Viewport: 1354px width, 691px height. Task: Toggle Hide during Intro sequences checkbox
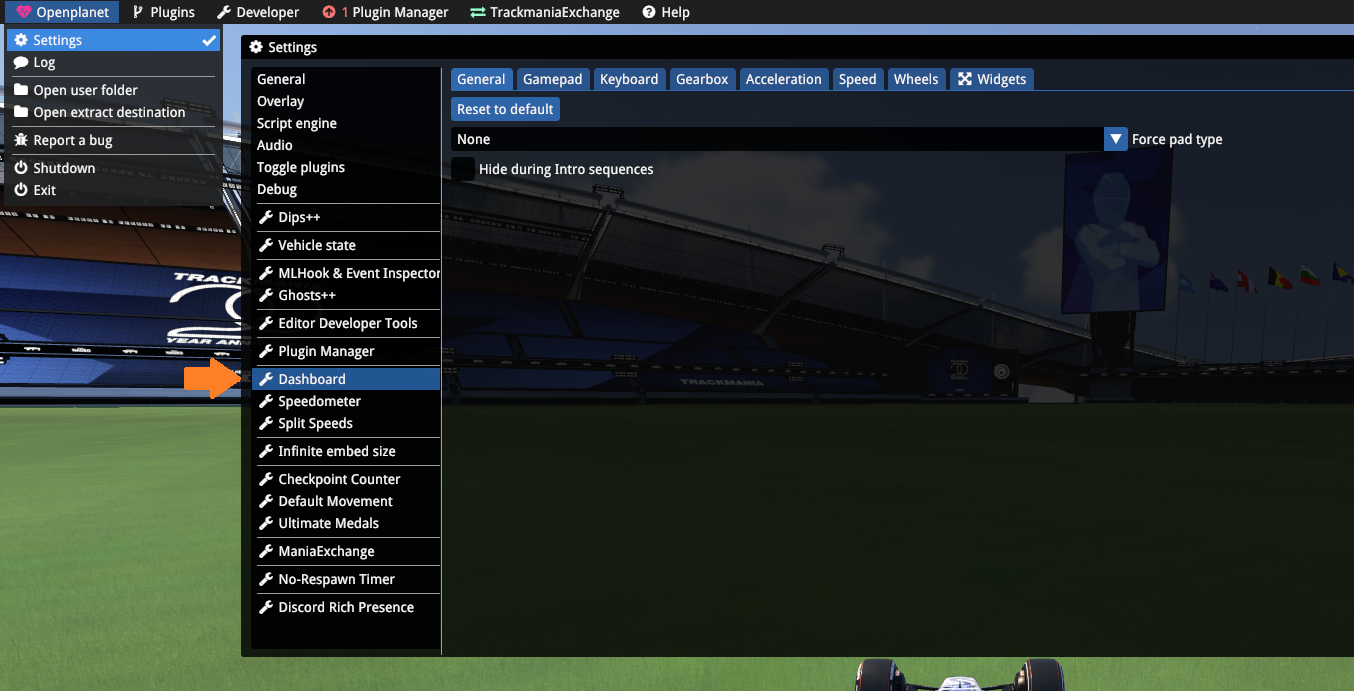coord(463,169)
